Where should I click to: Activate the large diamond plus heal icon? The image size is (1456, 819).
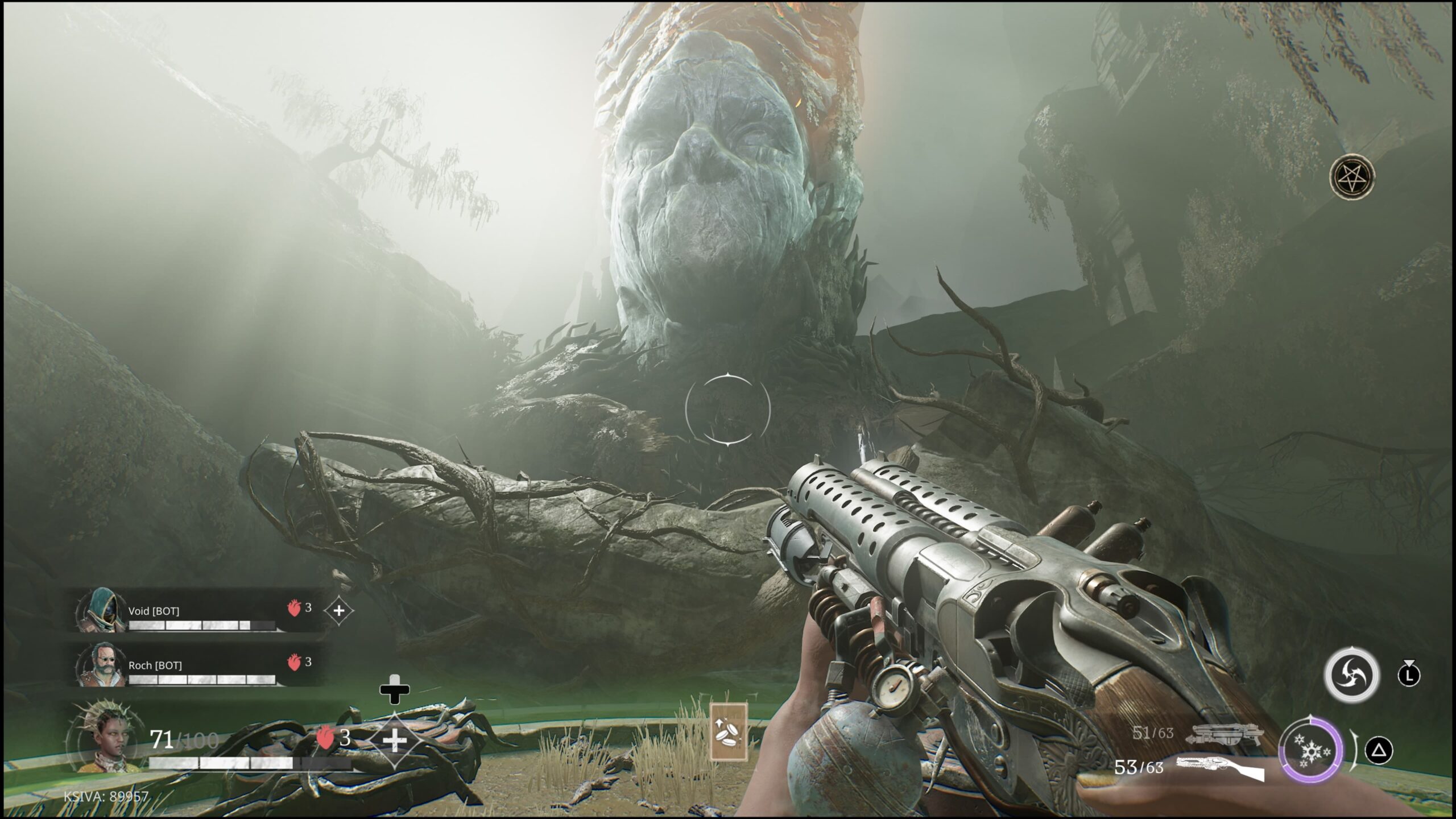point(394,739)
